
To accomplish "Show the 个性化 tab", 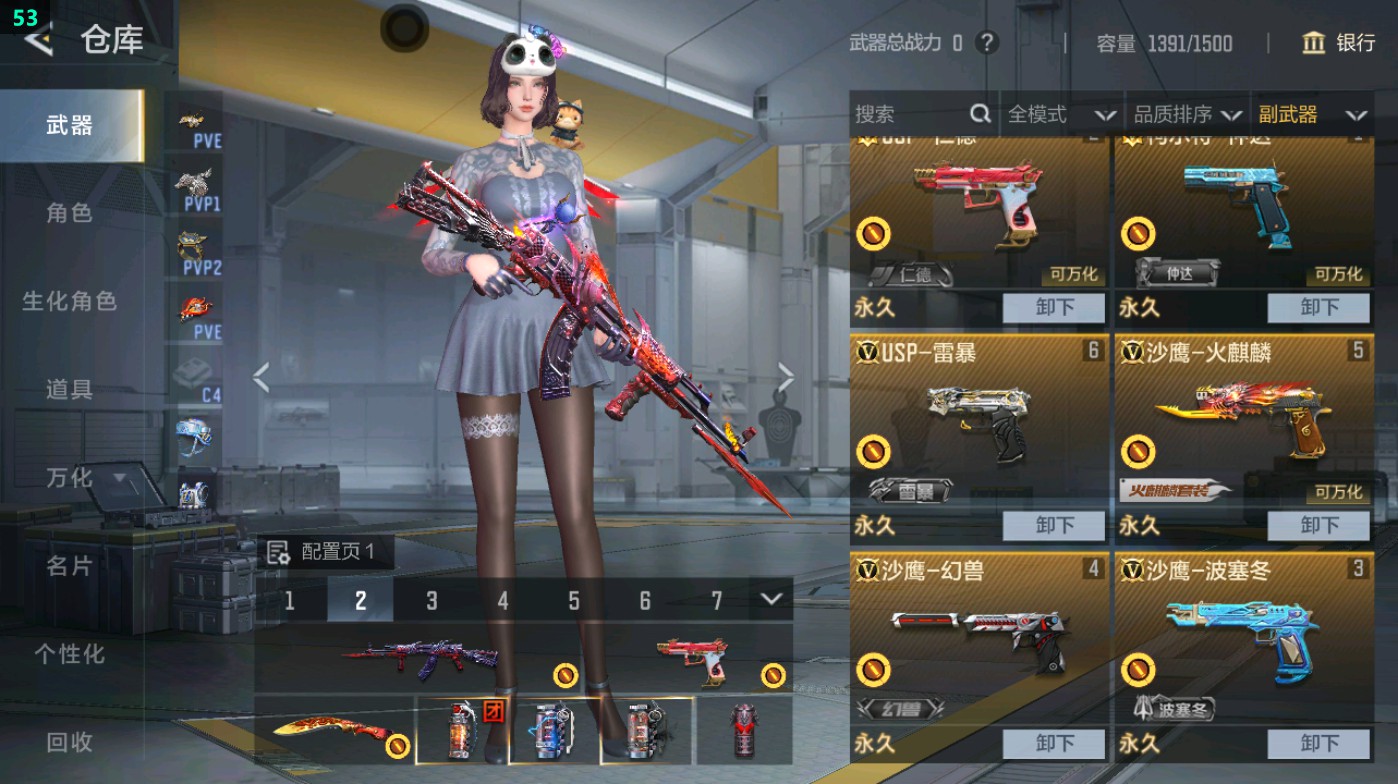I will [x=69, y=654].
